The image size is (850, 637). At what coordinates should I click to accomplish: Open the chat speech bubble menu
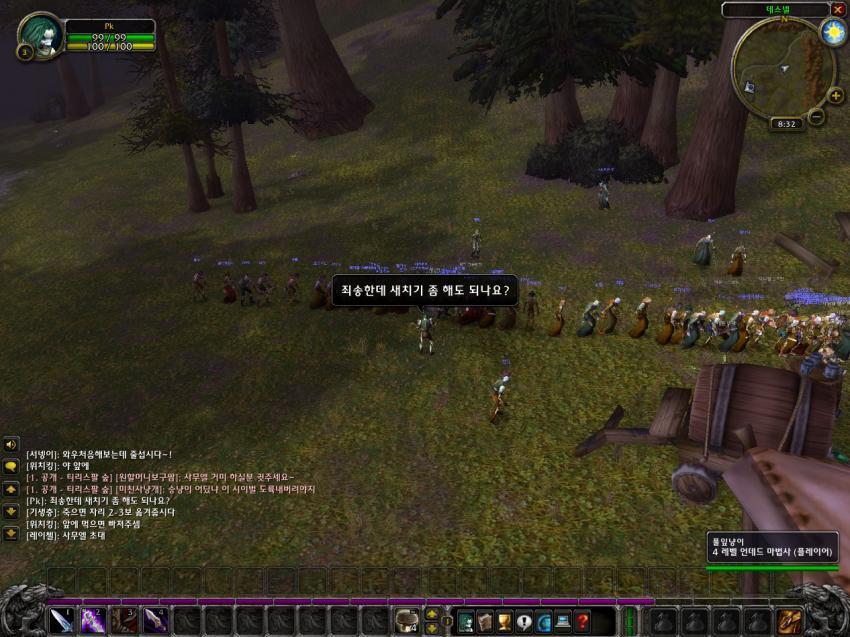coord(11,466)
